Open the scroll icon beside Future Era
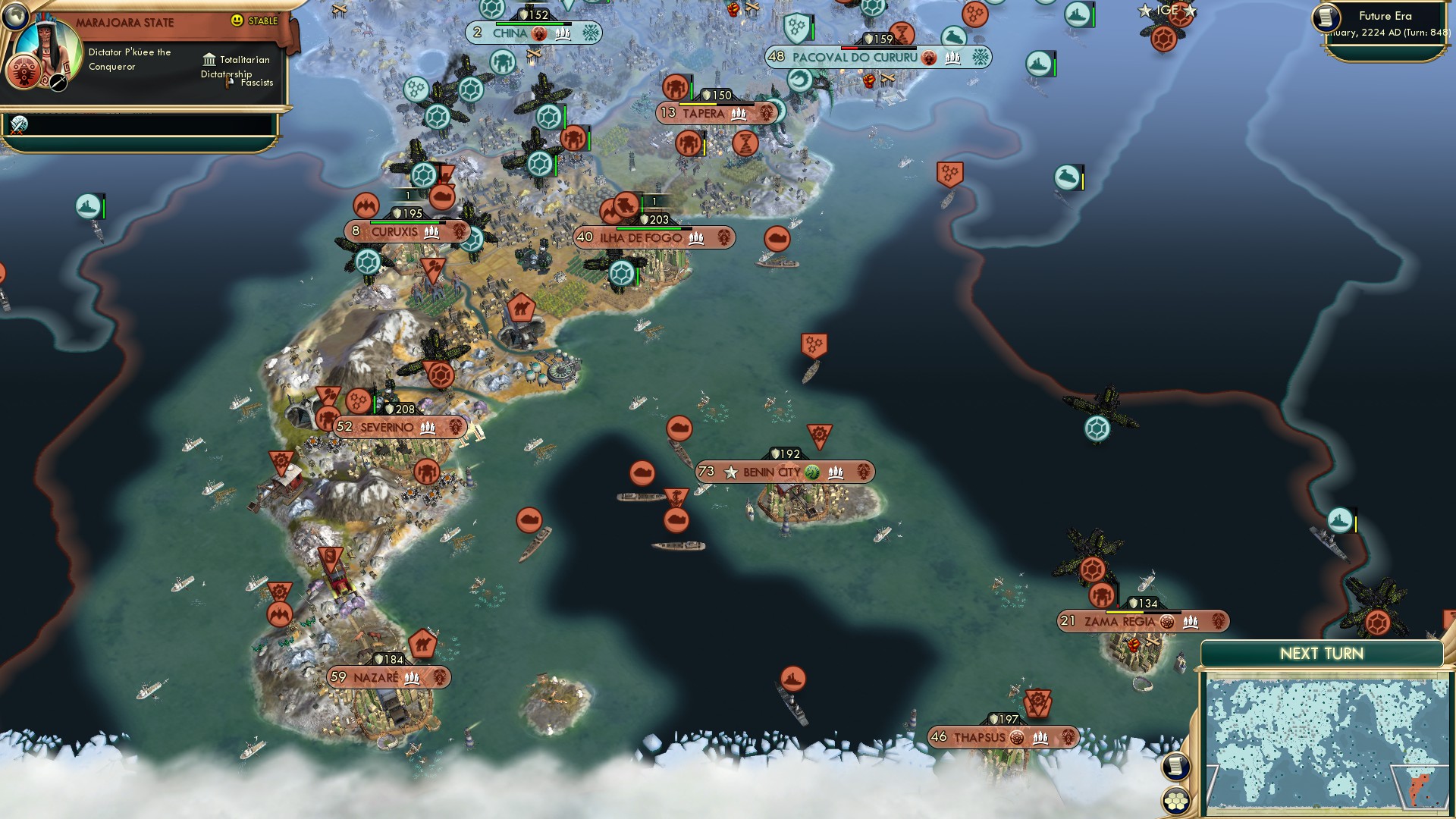The image size is (1456, 819). (1326, 17)
